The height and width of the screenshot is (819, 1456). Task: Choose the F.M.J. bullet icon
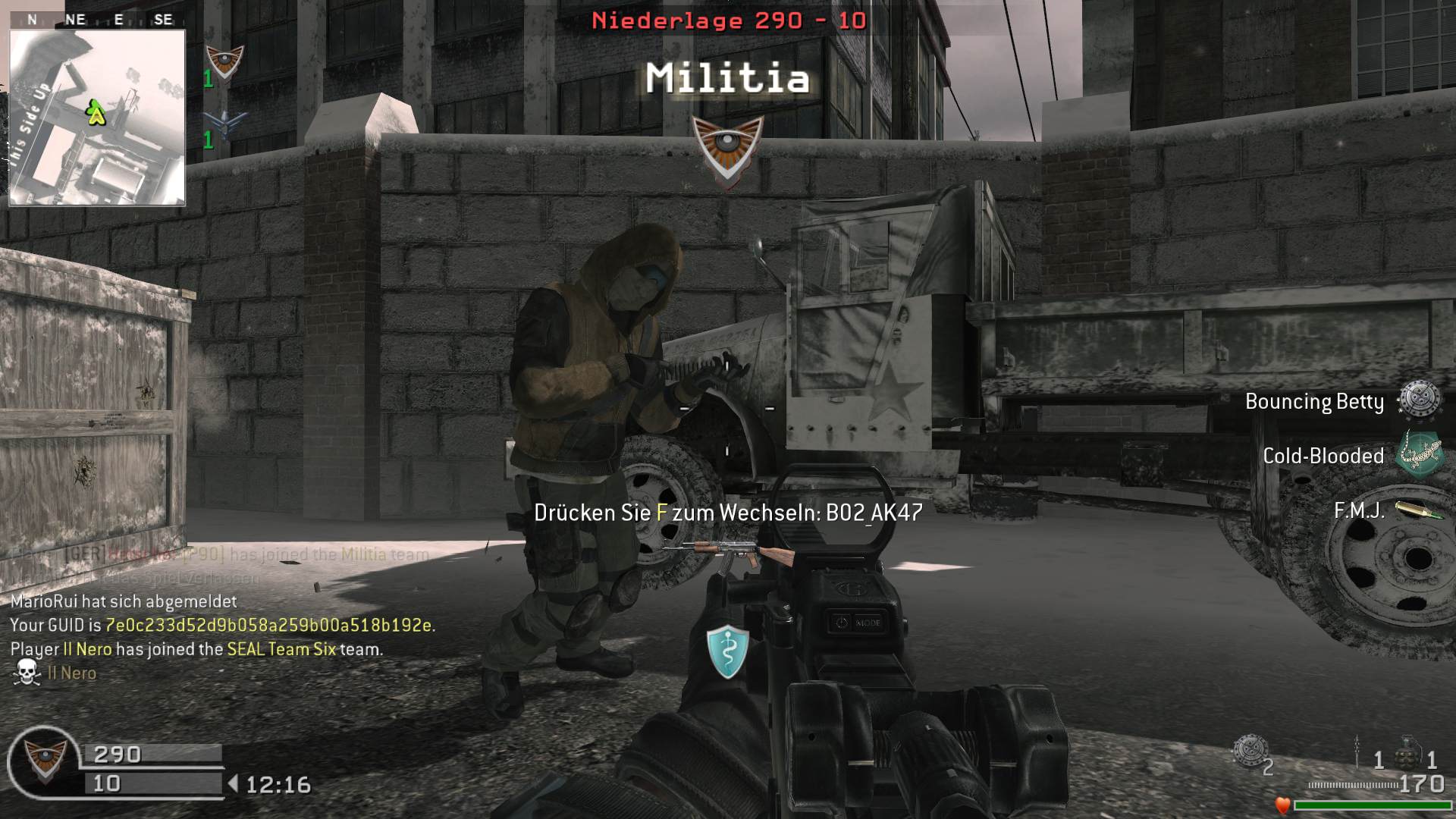(x=1420, y=510)
